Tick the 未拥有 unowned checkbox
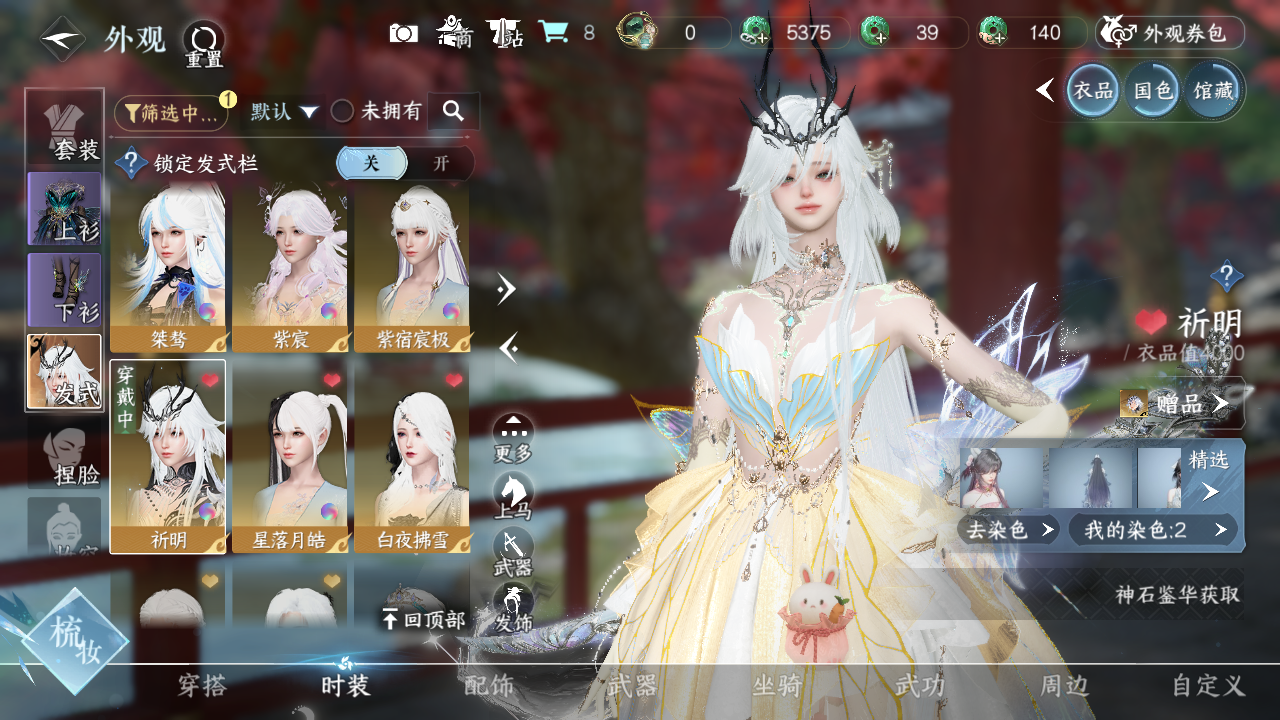 pyautogui.click(x=343, y=112)
